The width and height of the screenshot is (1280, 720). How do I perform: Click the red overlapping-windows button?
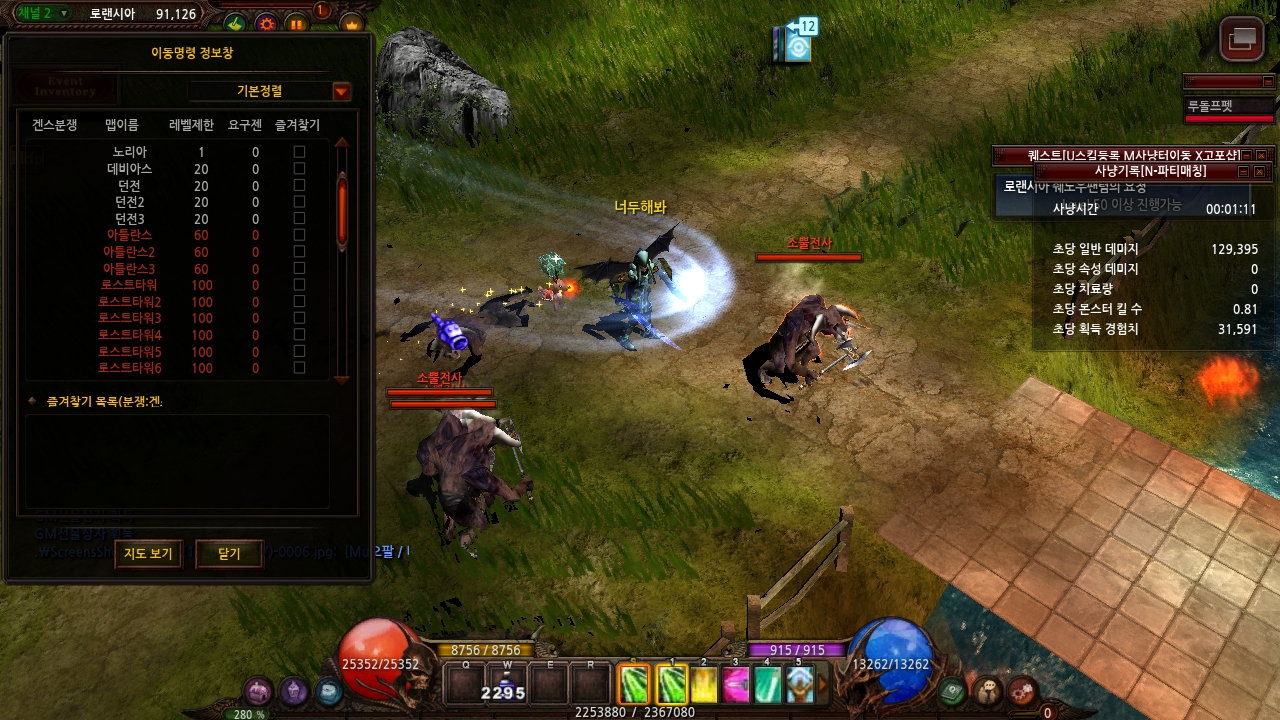click(x=1242, y=39)
